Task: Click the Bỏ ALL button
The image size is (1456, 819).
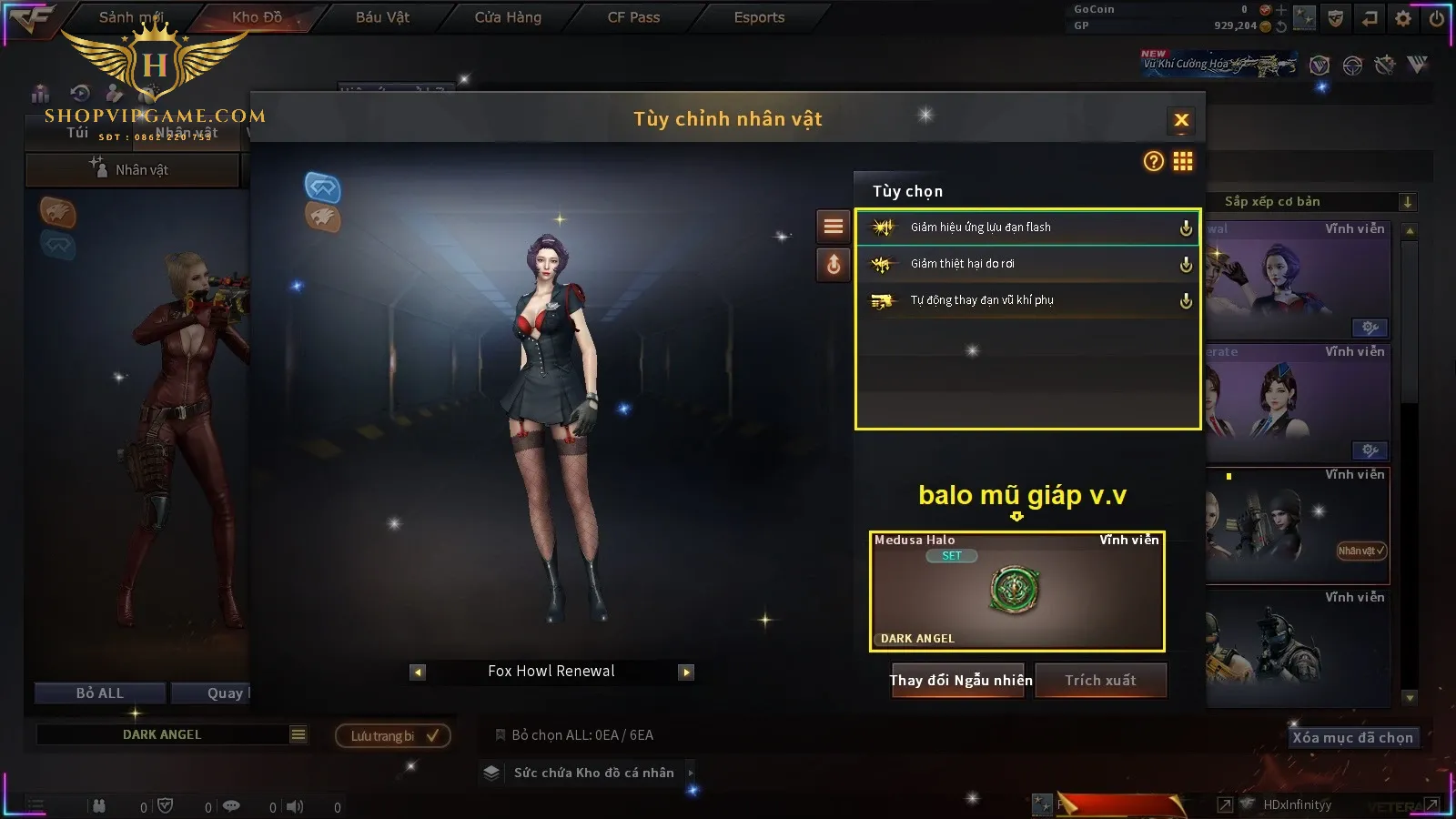Action: pyautogui.click(x=100, y=693)
